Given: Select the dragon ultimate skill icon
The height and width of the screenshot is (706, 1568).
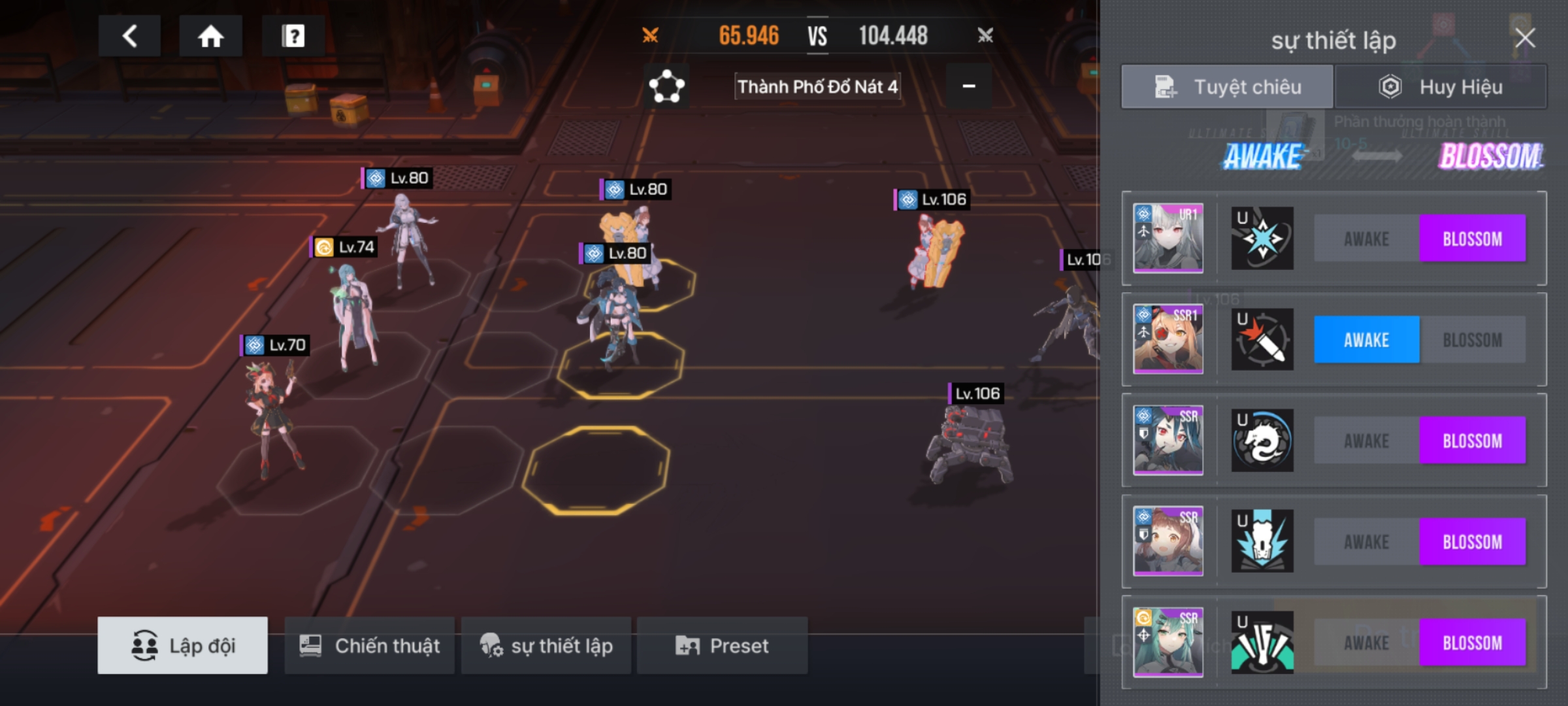Looking at the screenshot, I should click(1262, 441).
